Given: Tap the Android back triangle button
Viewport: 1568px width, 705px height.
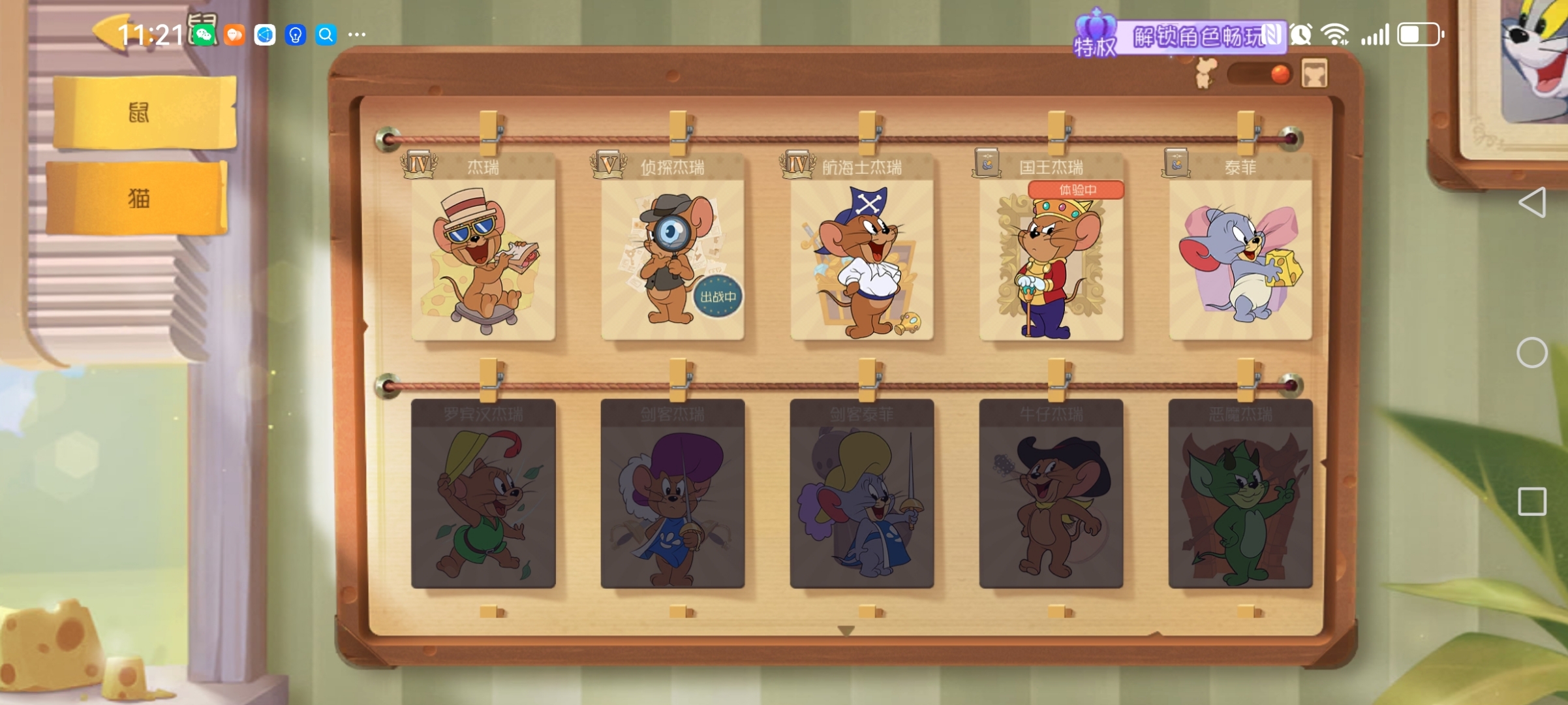Looking at the screenshot, I should click(1533, 202).
